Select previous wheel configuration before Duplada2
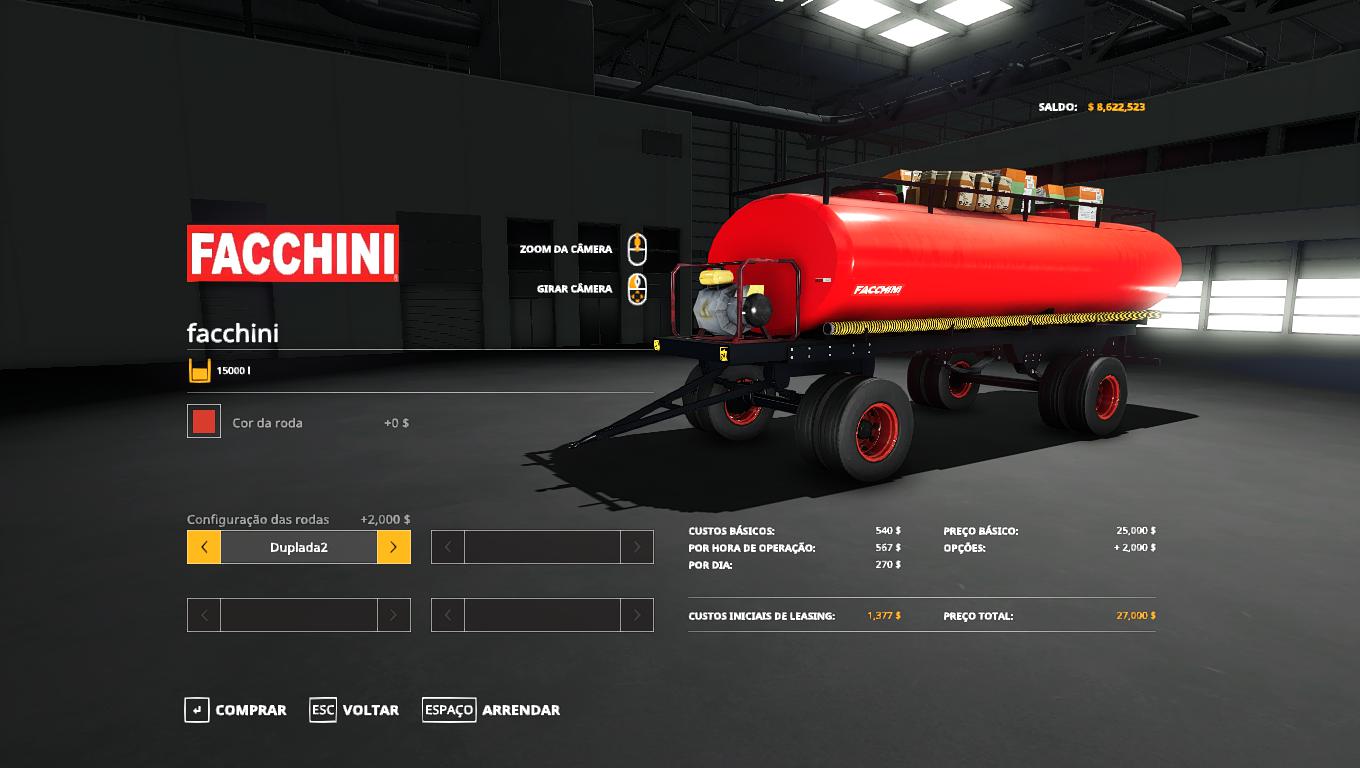Viewport: 1360px width, 768px height. [204, 547]
